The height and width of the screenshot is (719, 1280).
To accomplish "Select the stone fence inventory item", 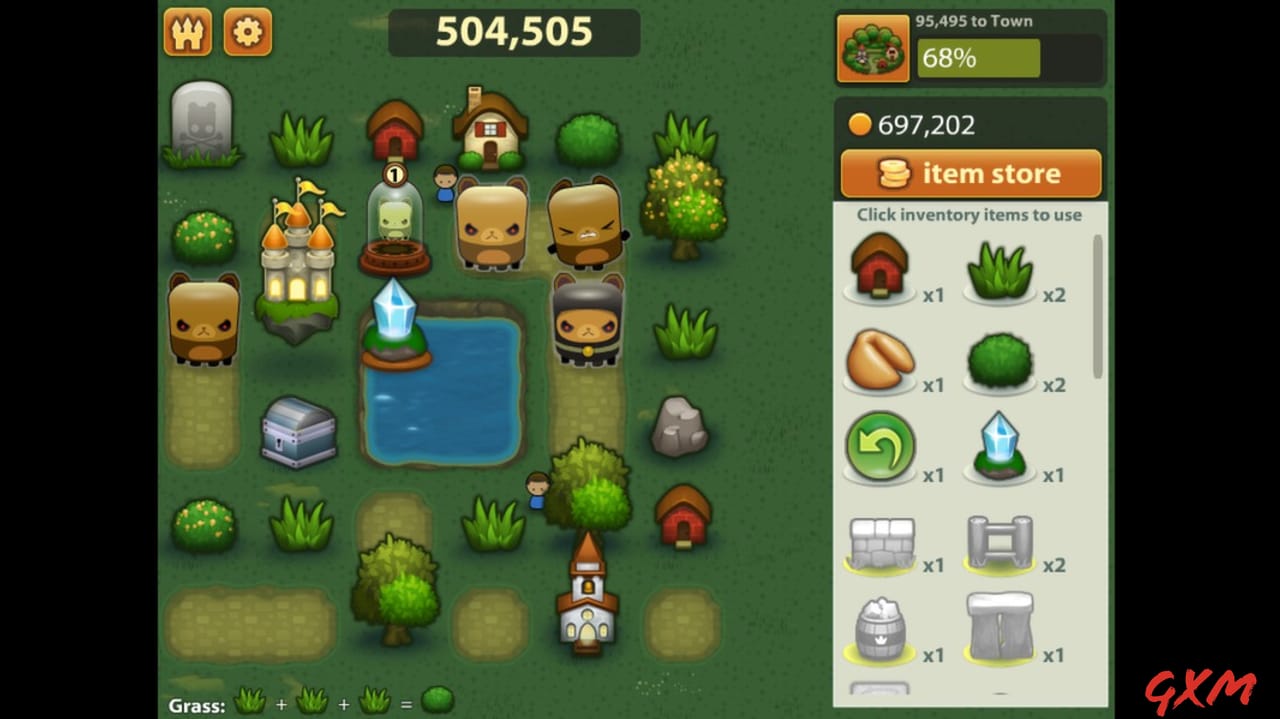I will [1000, 543].
